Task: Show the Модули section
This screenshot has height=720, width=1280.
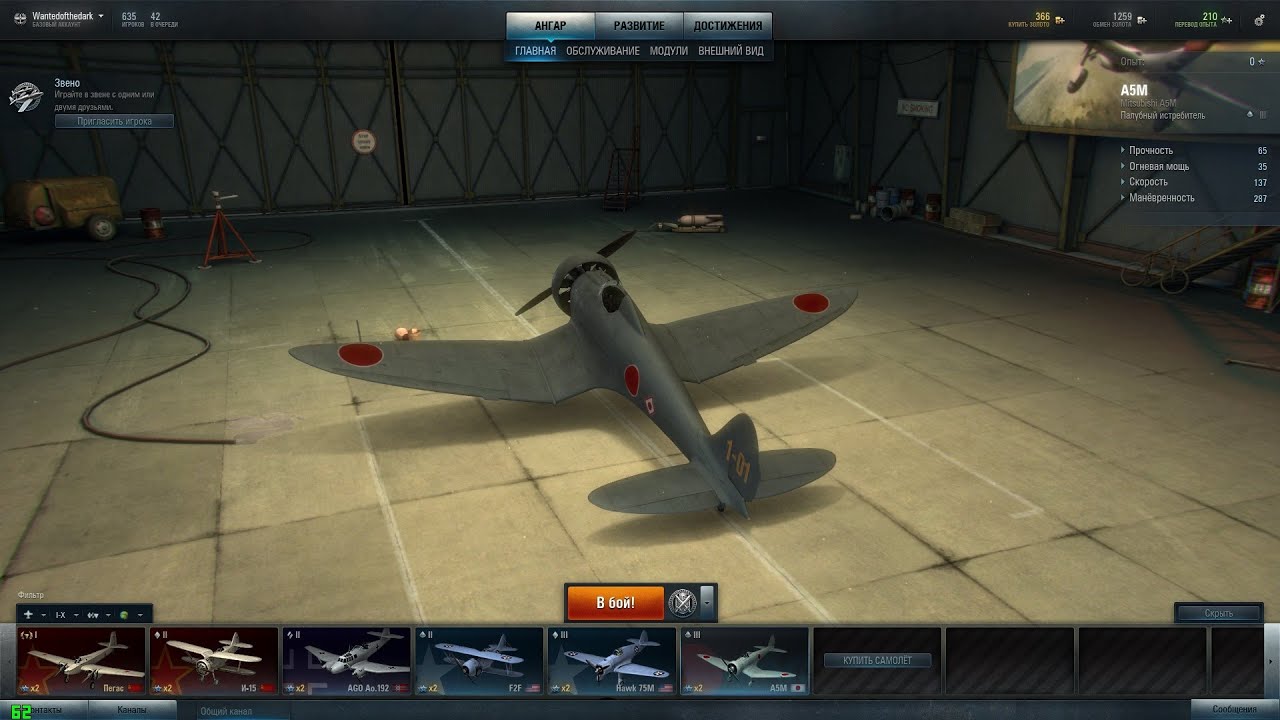Action: click(668, 51)
